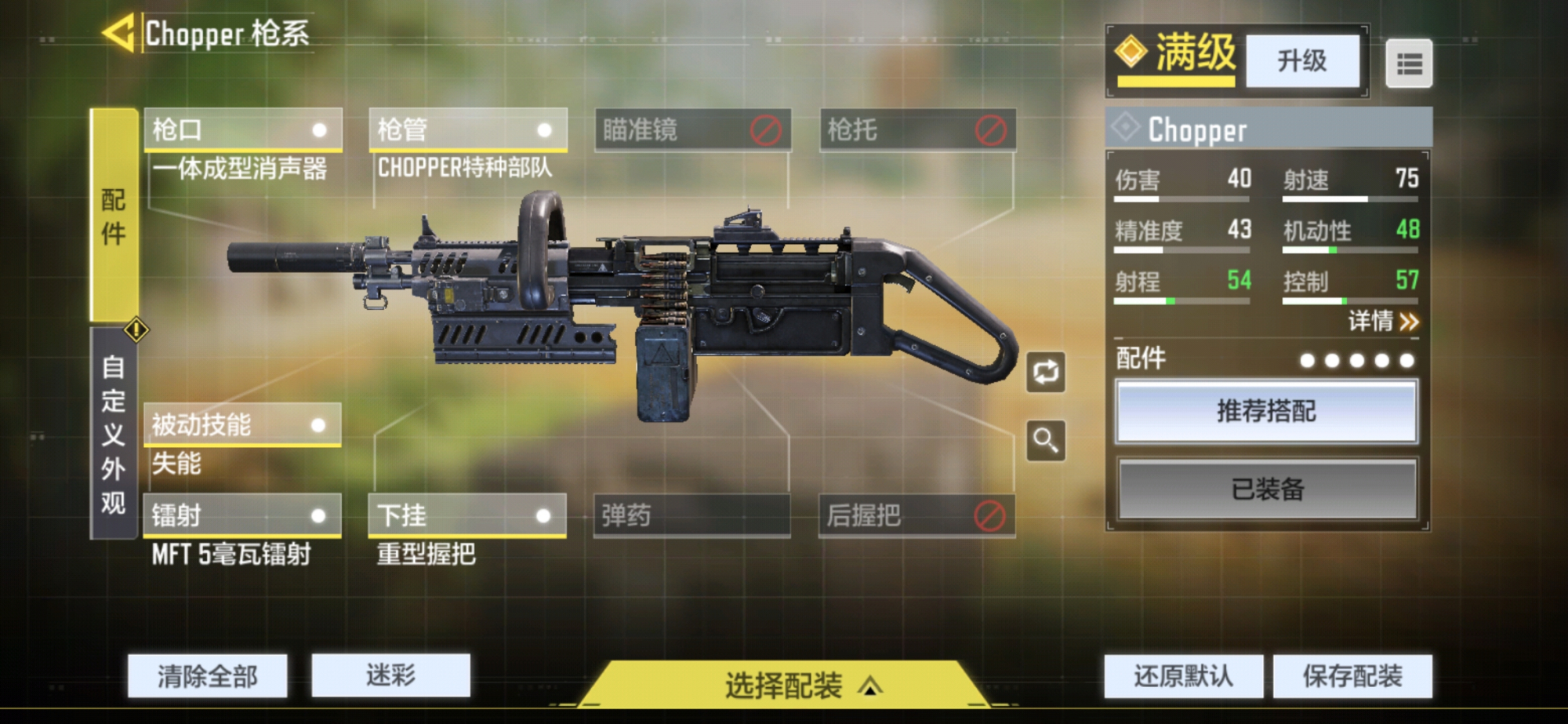The image size is (1568, 724).
Task: Select the 枪管 barrel attachment slot
Action: (x=466, y=131)
